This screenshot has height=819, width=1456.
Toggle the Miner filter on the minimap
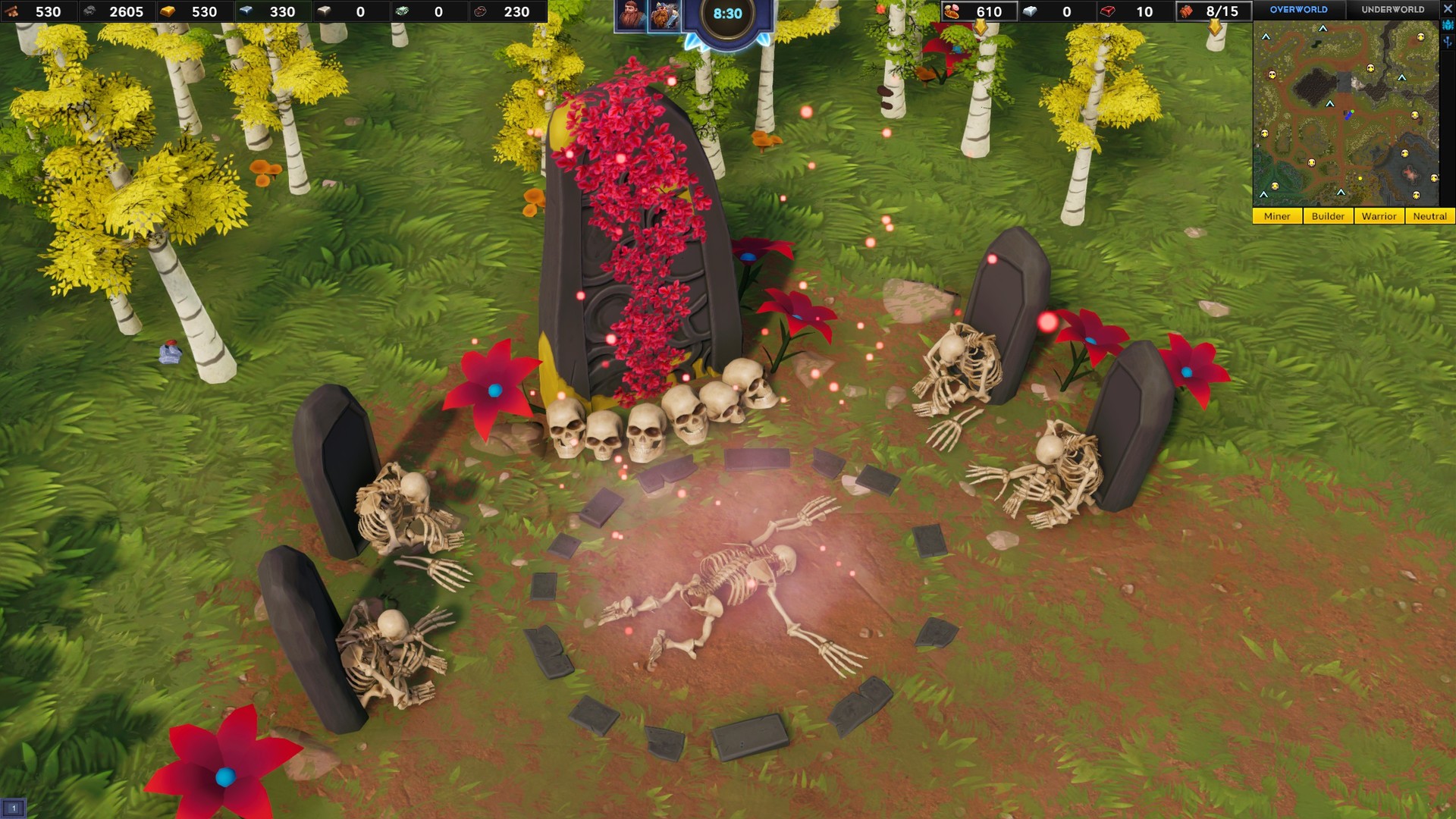point(1278,216)
